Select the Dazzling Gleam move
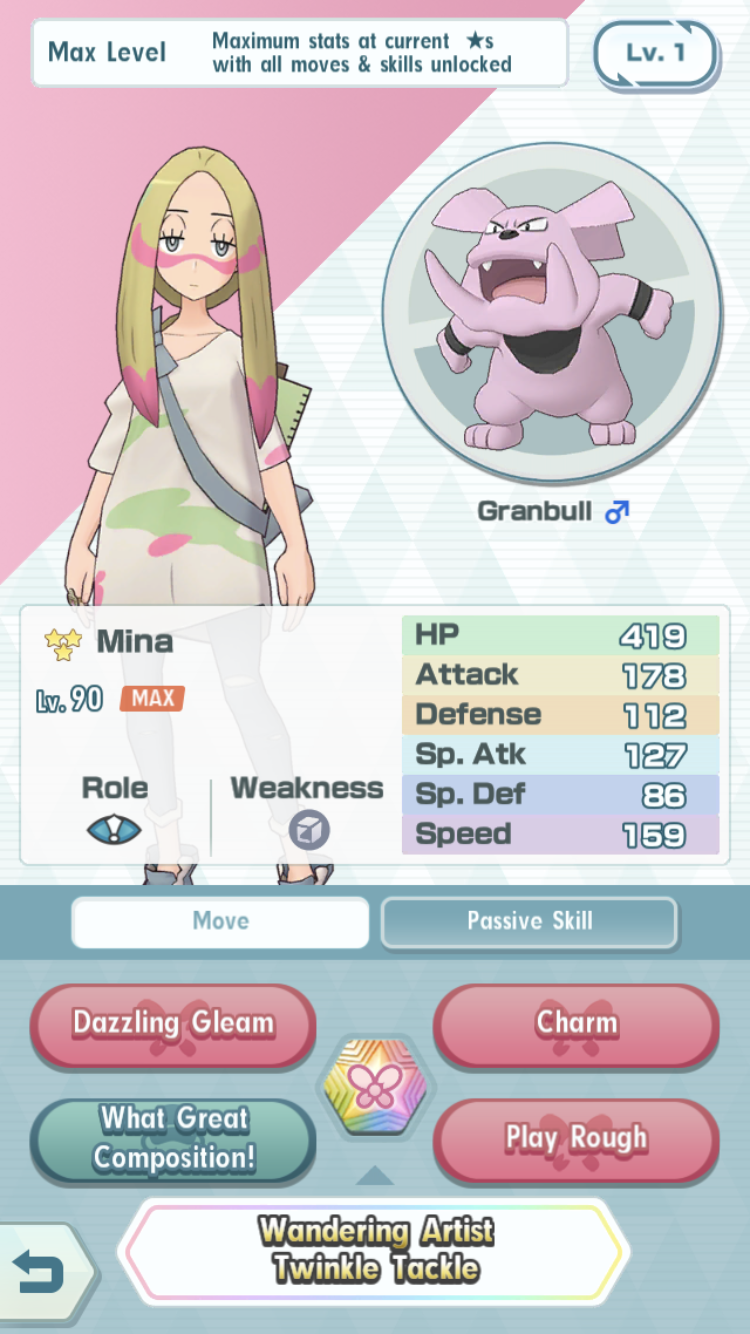The height and width of the screenshot is (1334, 750). pos(173,1024)
